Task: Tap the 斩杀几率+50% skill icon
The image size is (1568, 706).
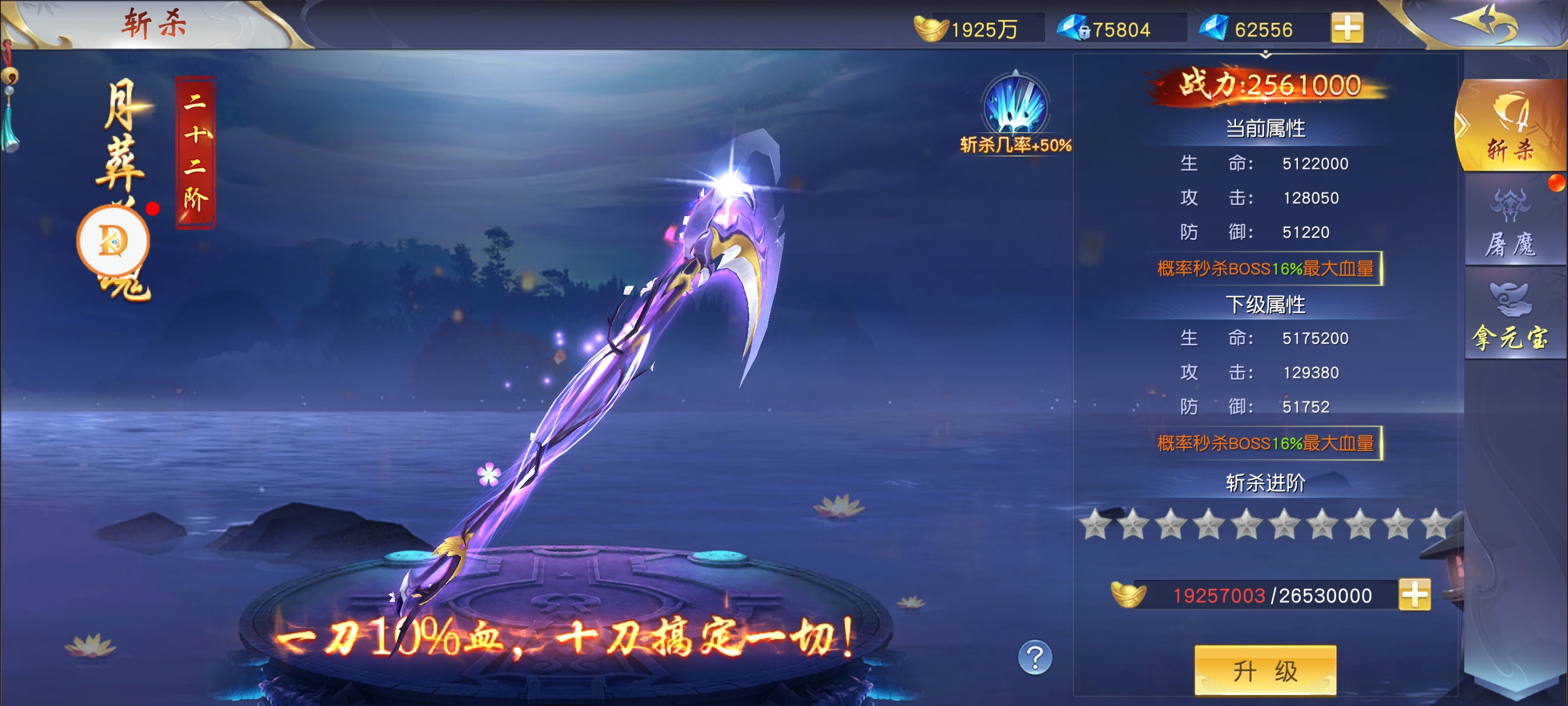Action: [x=1015, y=105]
